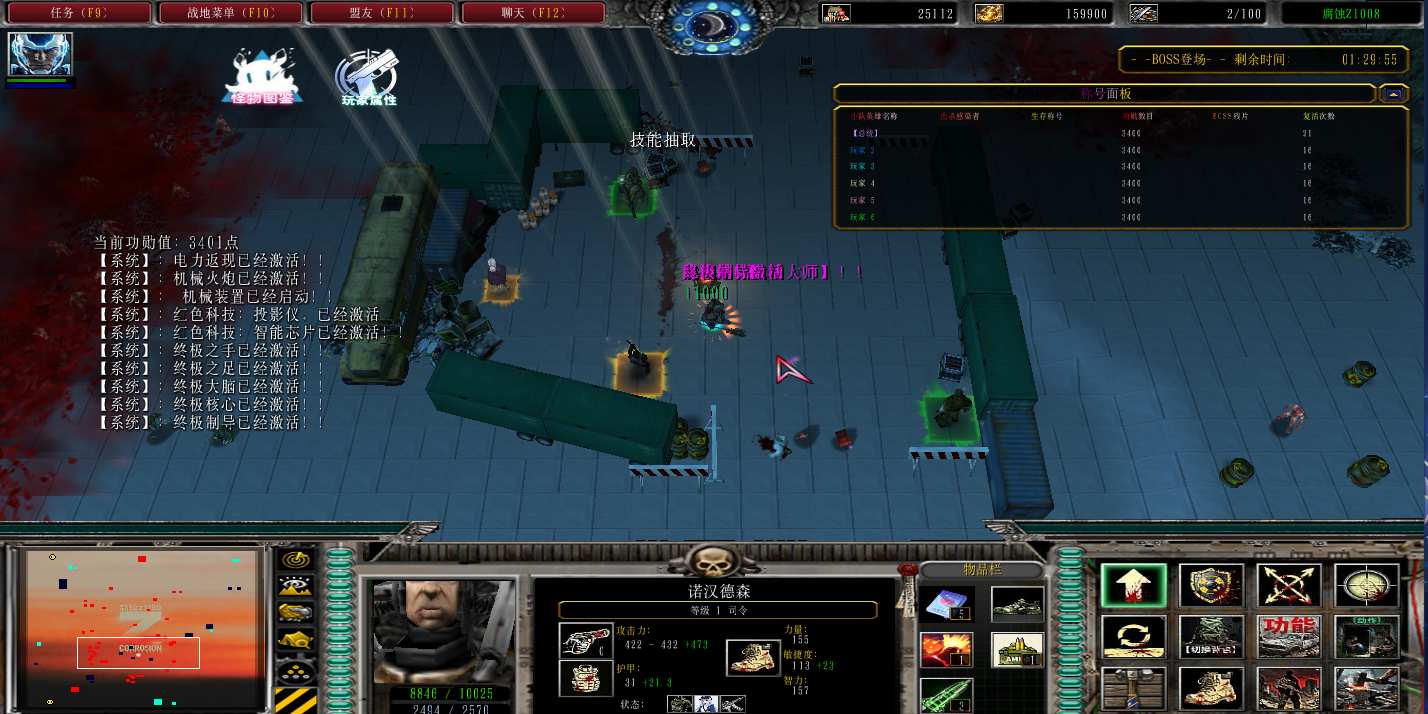
Task: Open the 任务 (F9) quest menu
Action: 78,13
